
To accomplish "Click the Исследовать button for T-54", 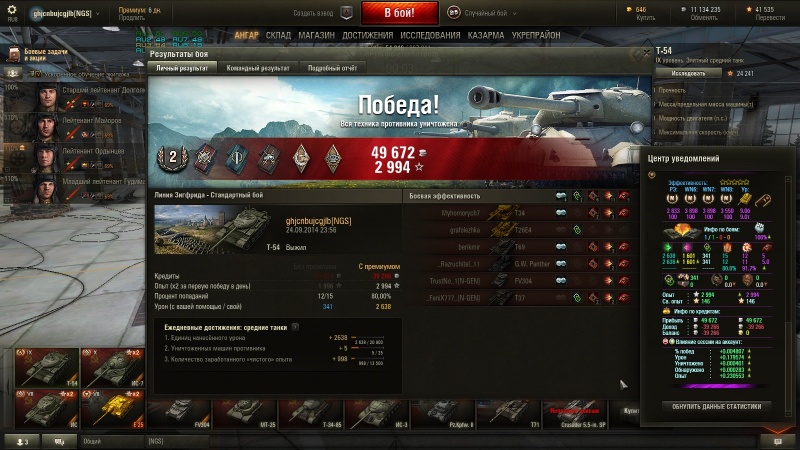I will 688,73.
